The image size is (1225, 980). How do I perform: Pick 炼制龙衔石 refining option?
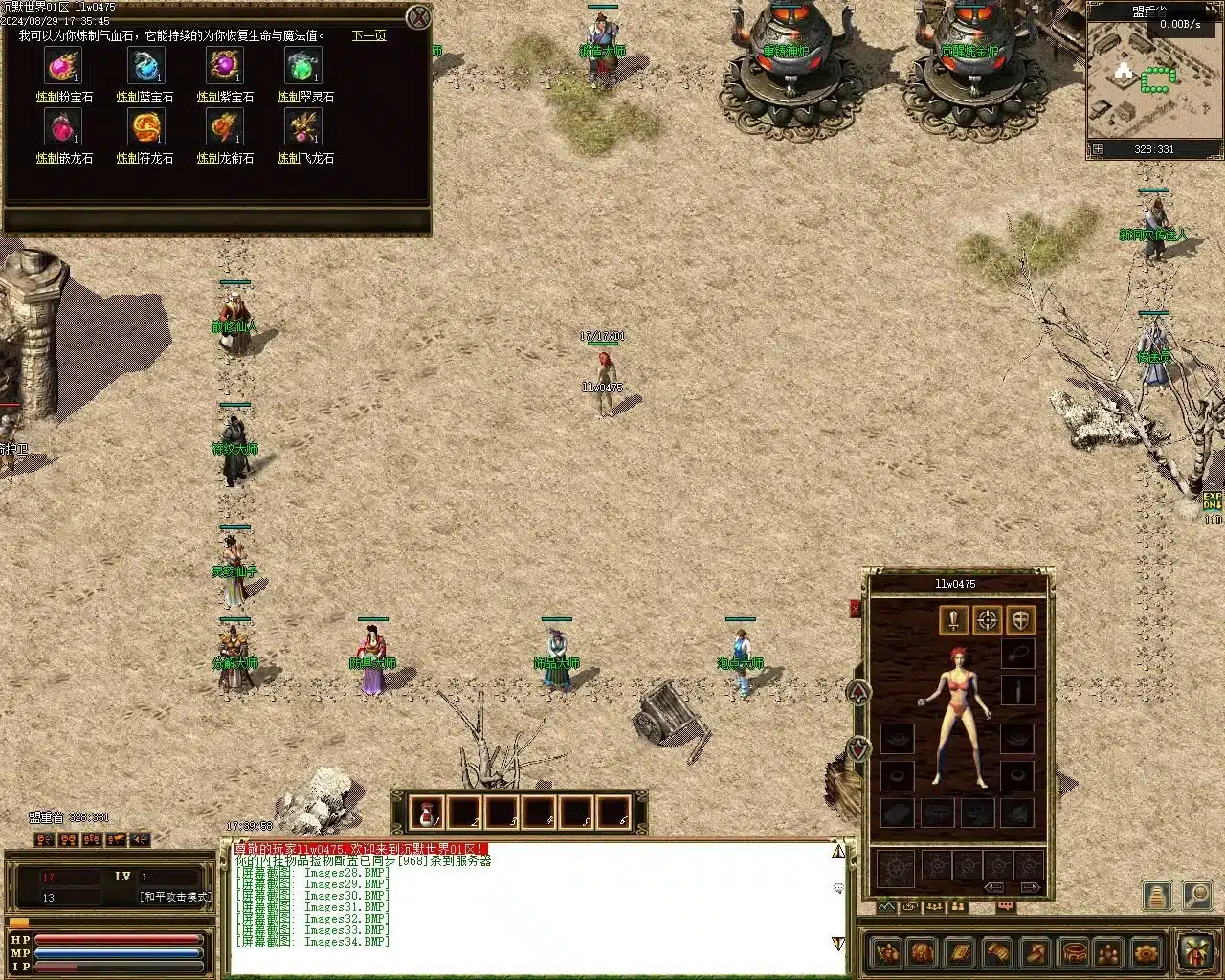(x=225, y=128)
